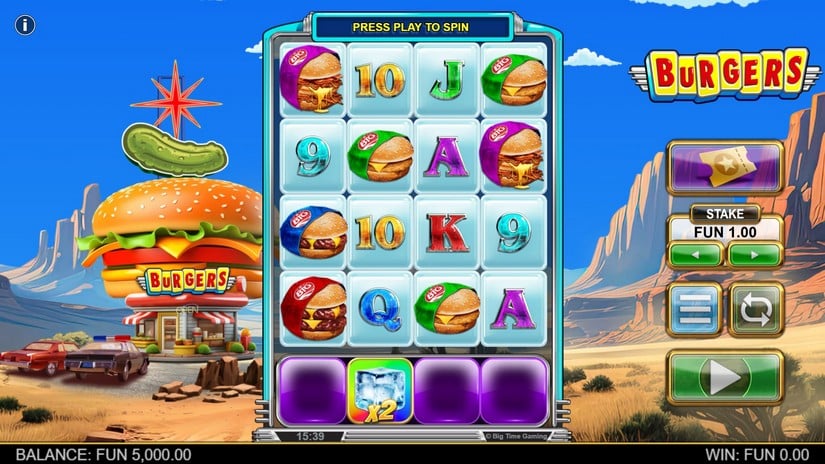Activate the autoplay loop arrows button

point(757,310)
